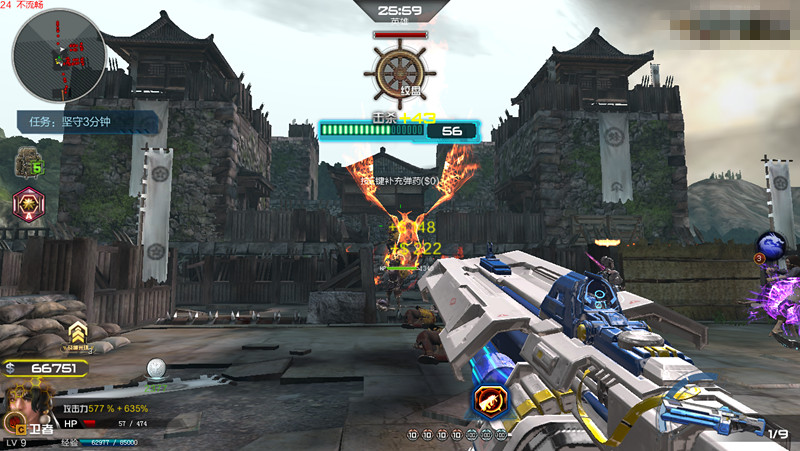Click the gold chevron rank badge

click(x=79, y=332)
